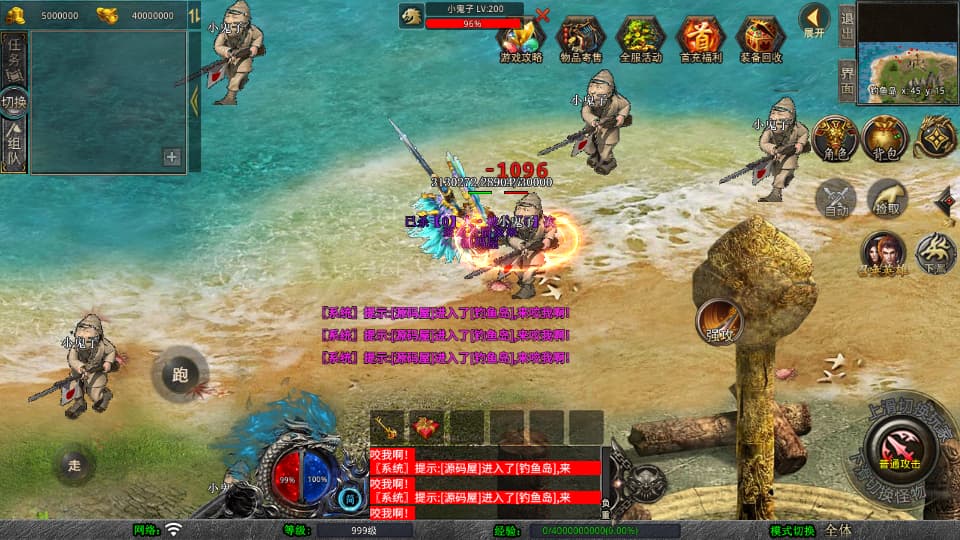This screenshot has width=960, height=540.
Task: Tap the 捡取 pickup button
Action: pos(887,198)
